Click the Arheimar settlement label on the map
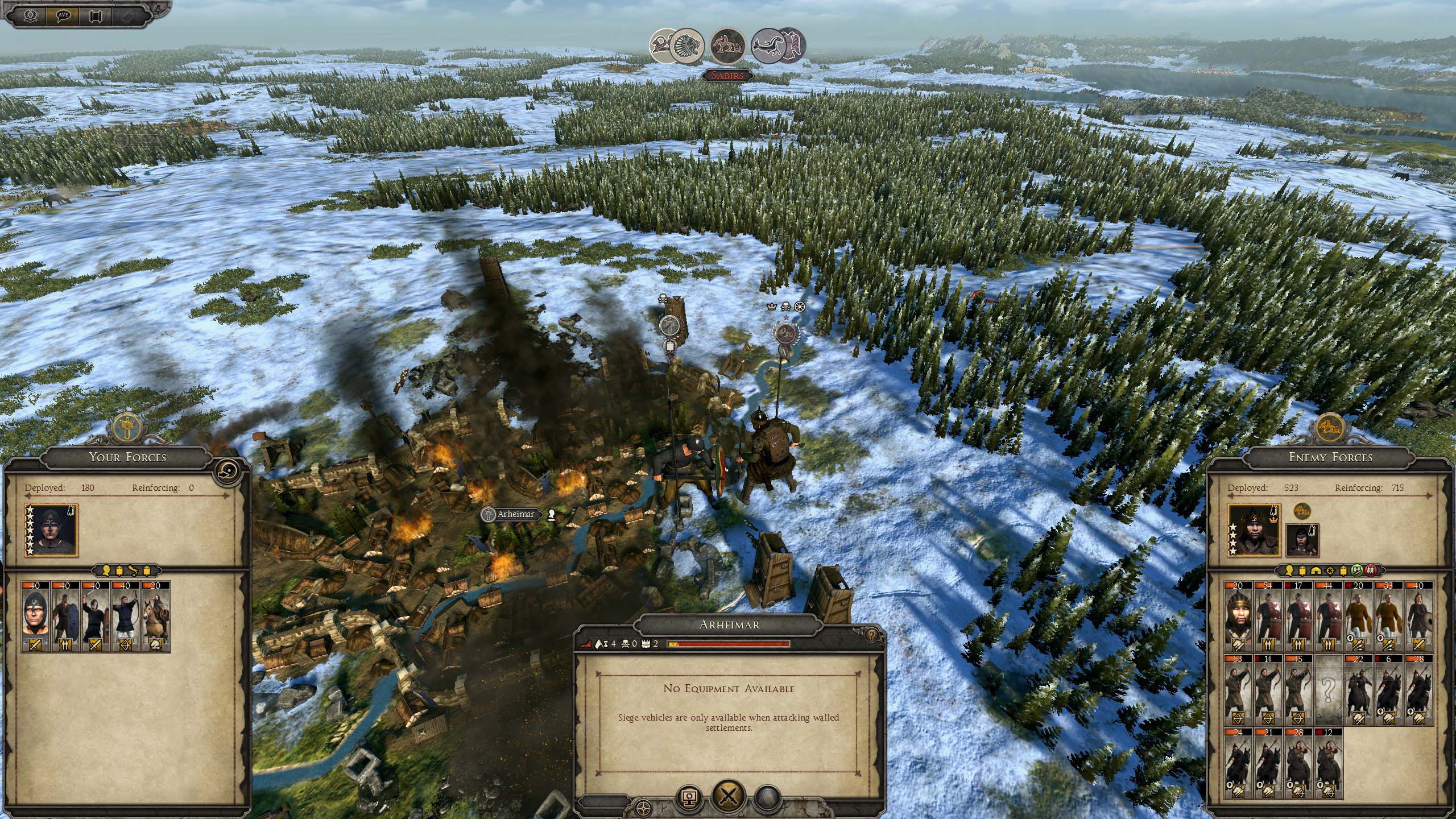Screen dimensions: 1456x819 click(515, 514)
